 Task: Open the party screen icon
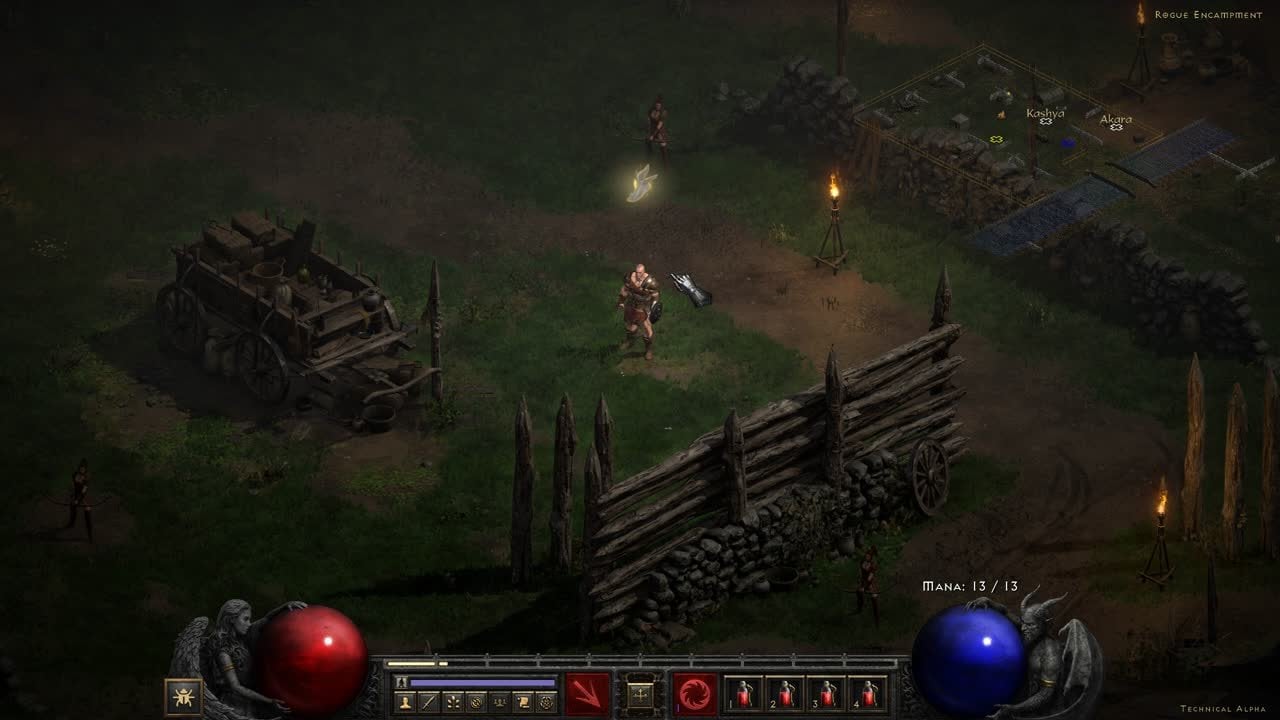click(x=499, y=703)
